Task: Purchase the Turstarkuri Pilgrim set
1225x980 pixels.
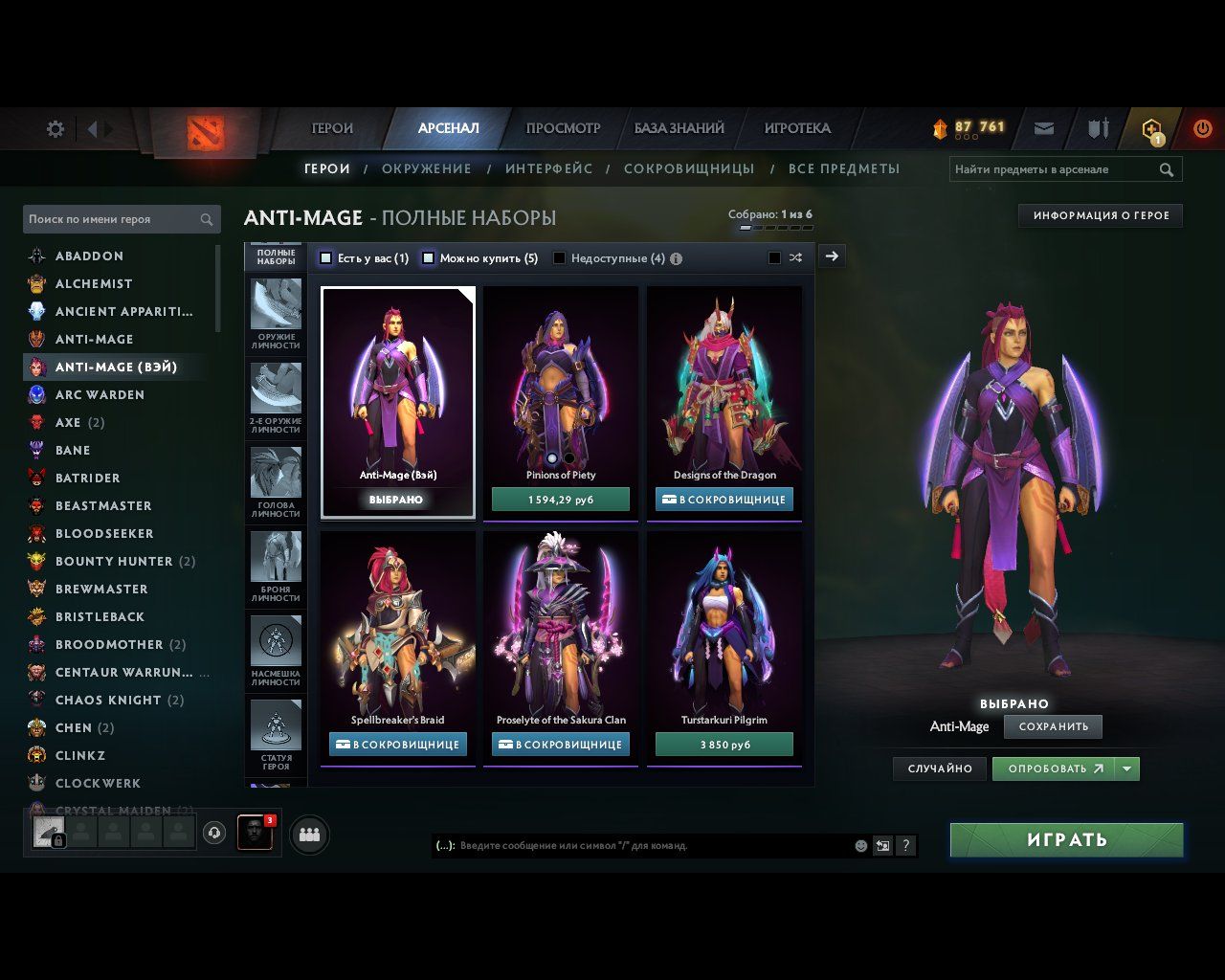Action: pos(724,745)
